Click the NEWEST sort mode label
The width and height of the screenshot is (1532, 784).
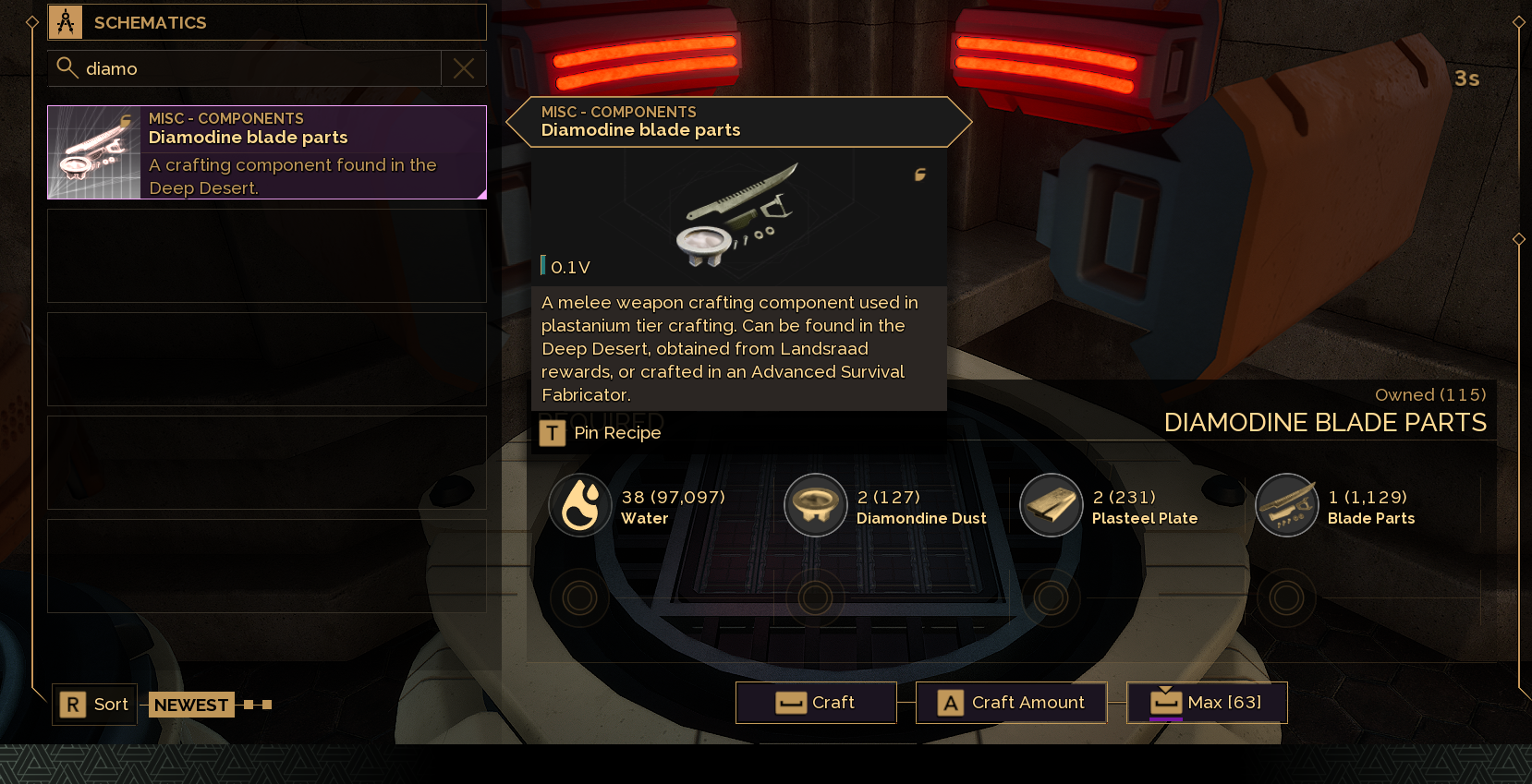pos(191,705)
